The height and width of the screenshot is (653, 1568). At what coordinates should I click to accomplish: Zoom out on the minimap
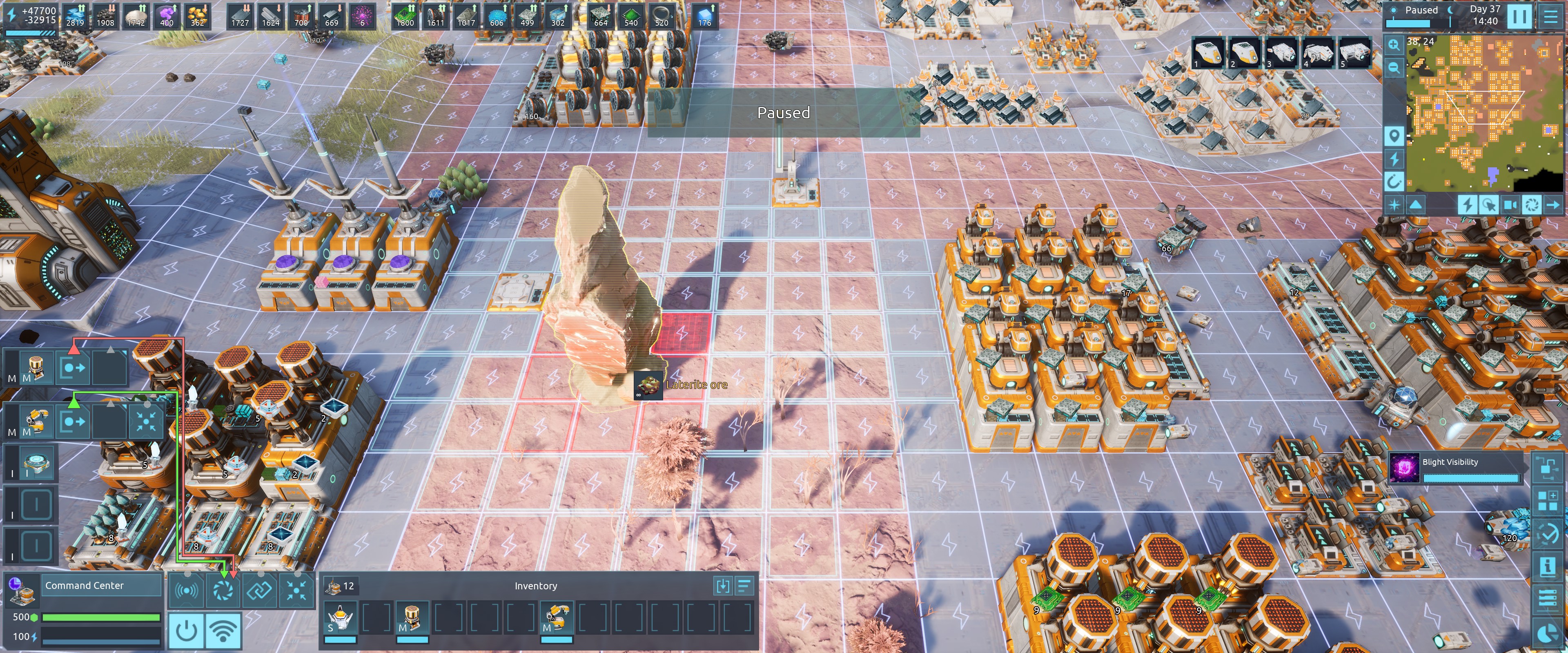click(1394, 67)
